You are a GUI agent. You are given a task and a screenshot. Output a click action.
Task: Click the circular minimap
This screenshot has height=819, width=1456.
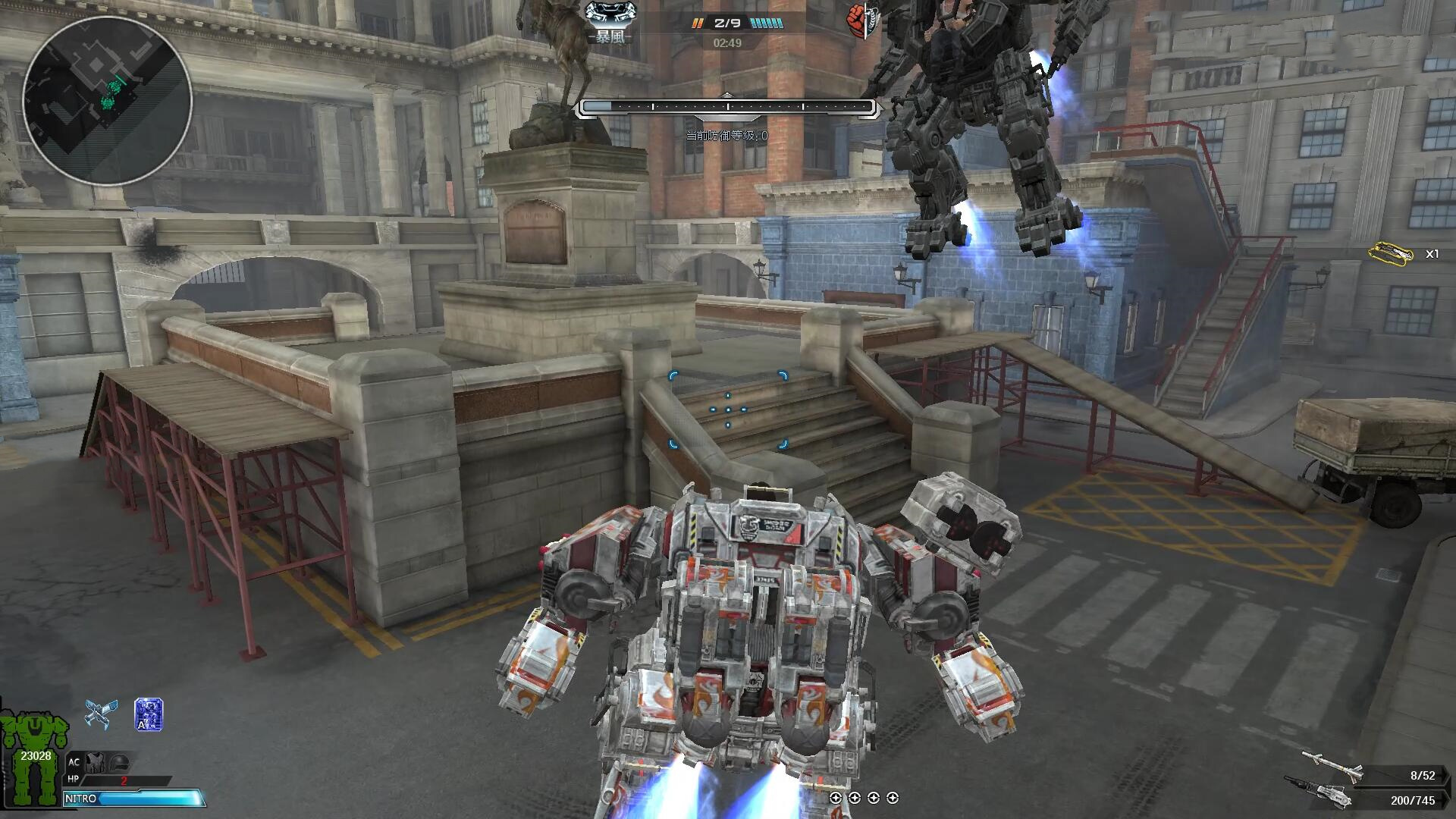pyautogui.click(x=107, y=102)
